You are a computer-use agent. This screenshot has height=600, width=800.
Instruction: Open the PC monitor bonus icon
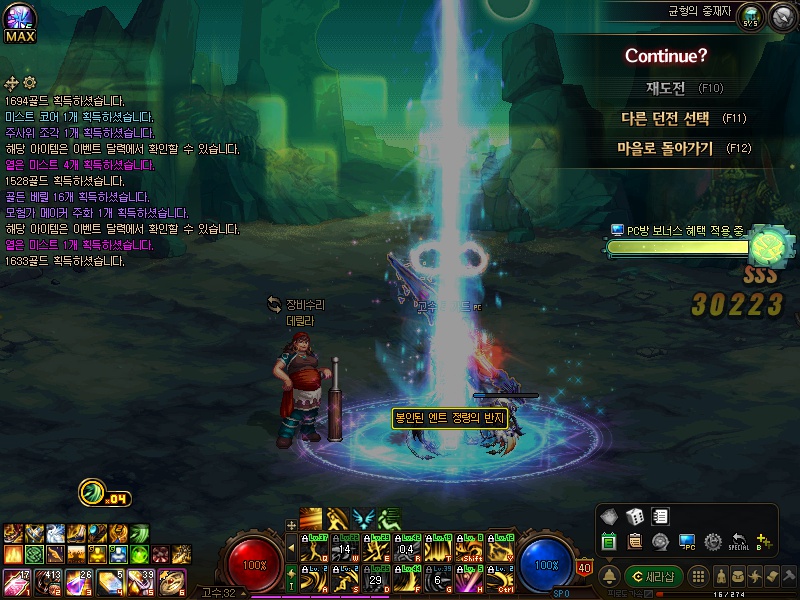pyautogui.click(x=687, y=542)
